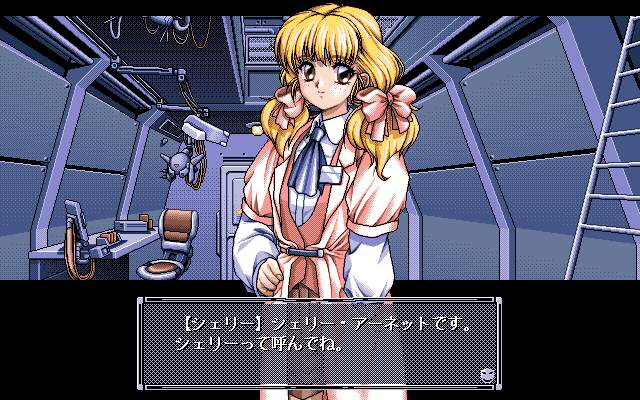This screenshot has height=400, width=640.
Task: Continue past Sherry's dialogue text box
Action: point(319,340)
